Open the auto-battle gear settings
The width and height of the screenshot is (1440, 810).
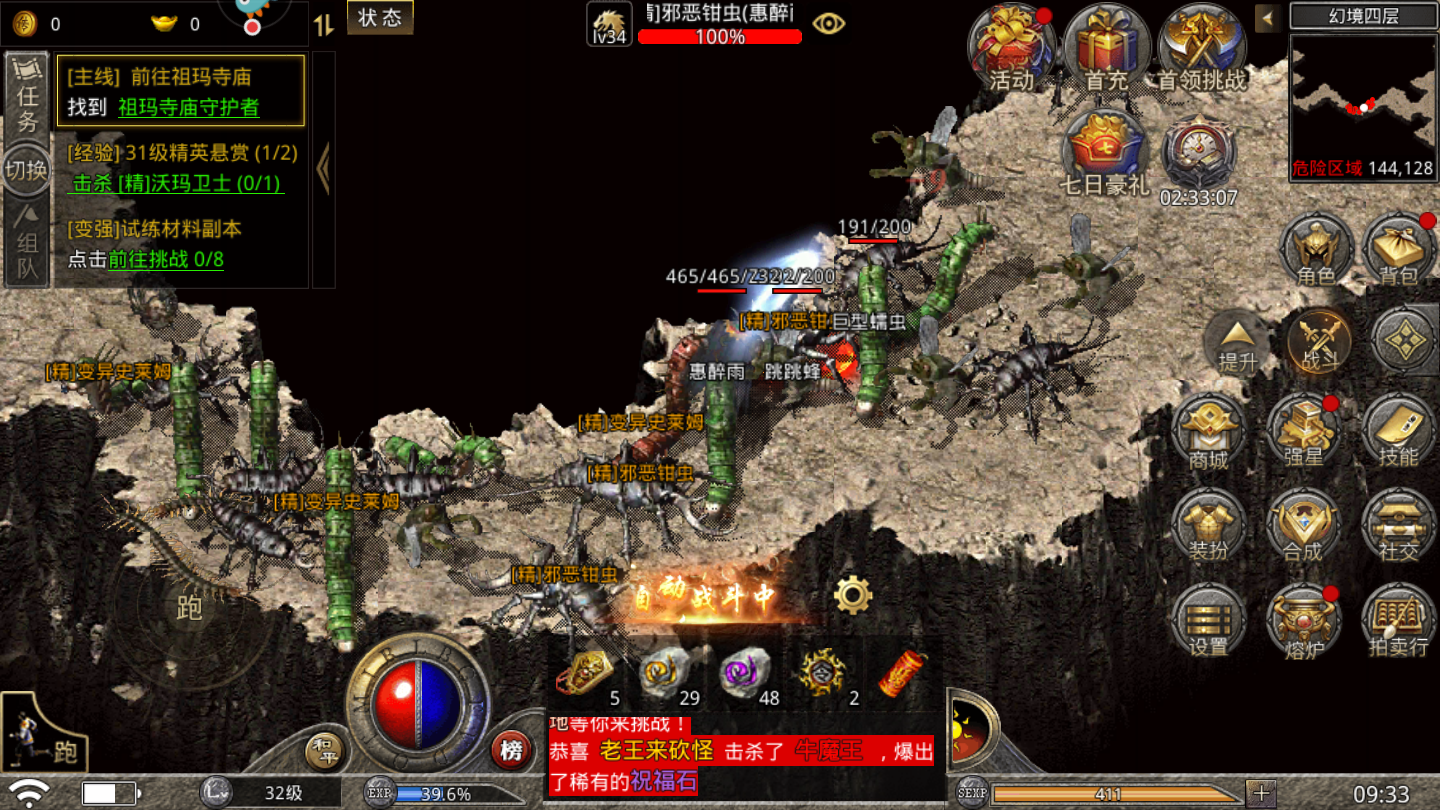pyautogui.click(x=853, y=595)
